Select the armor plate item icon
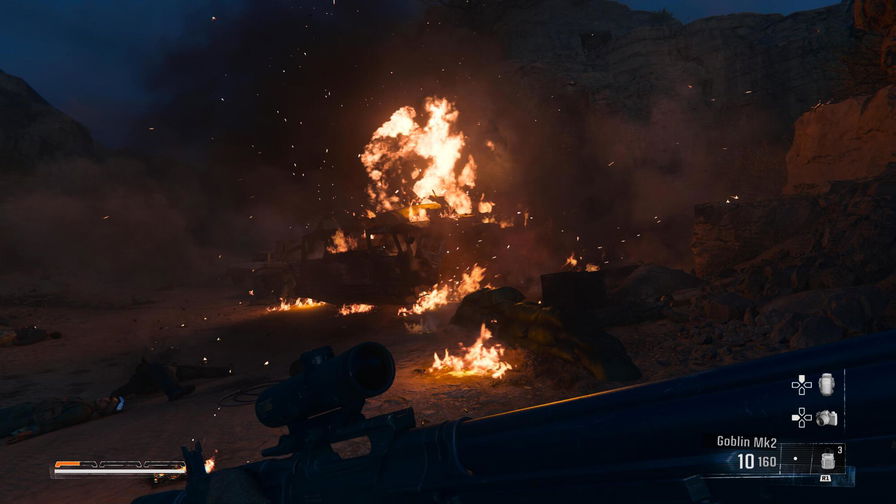Viewport: 896px width, 504px height. [826, 384]
